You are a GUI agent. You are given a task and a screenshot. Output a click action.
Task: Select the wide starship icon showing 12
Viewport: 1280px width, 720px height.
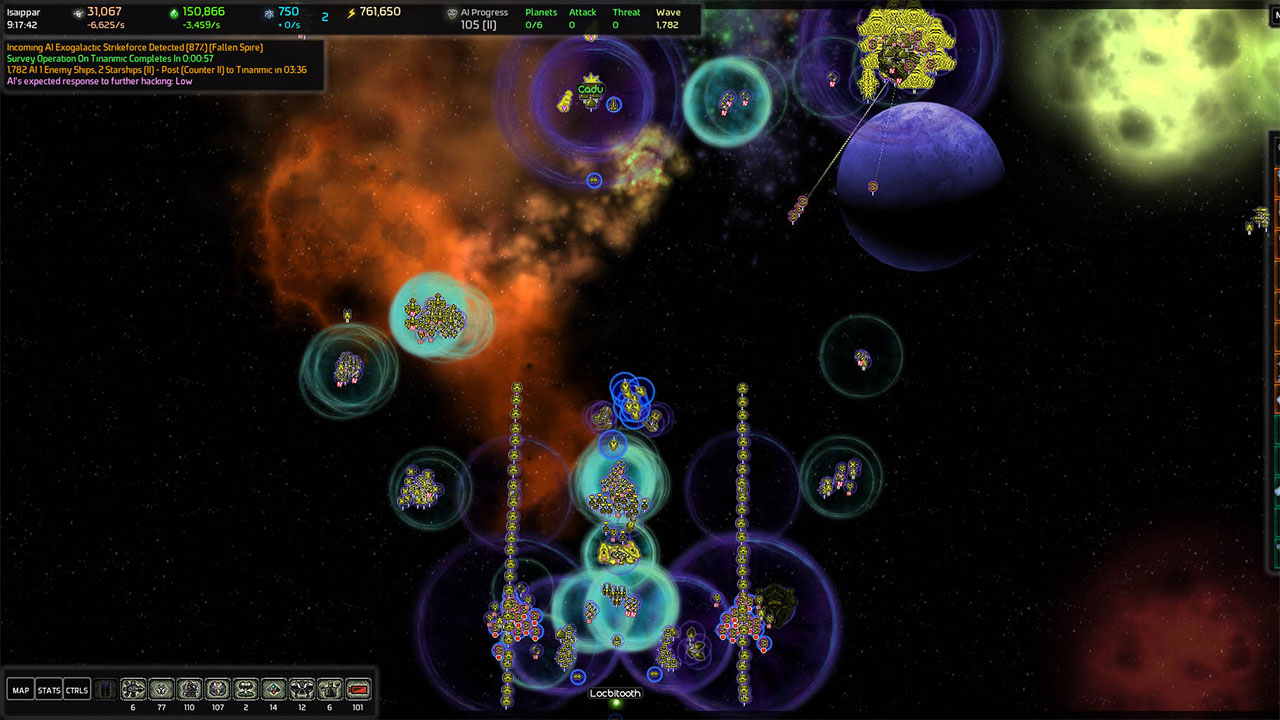click(301, 688)
